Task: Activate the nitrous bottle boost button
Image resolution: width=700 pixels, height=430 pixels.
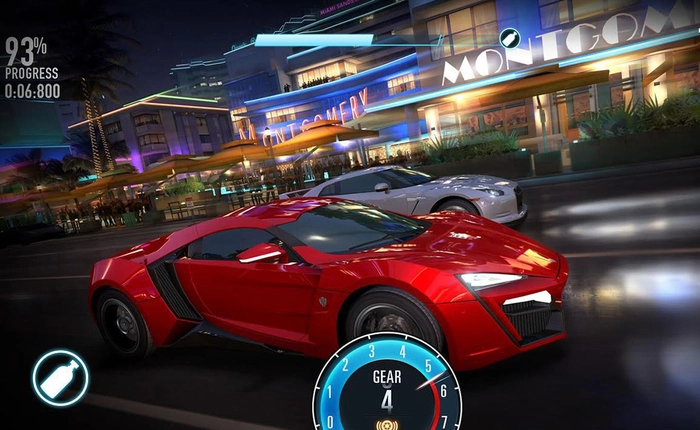Action: [60, 378]
